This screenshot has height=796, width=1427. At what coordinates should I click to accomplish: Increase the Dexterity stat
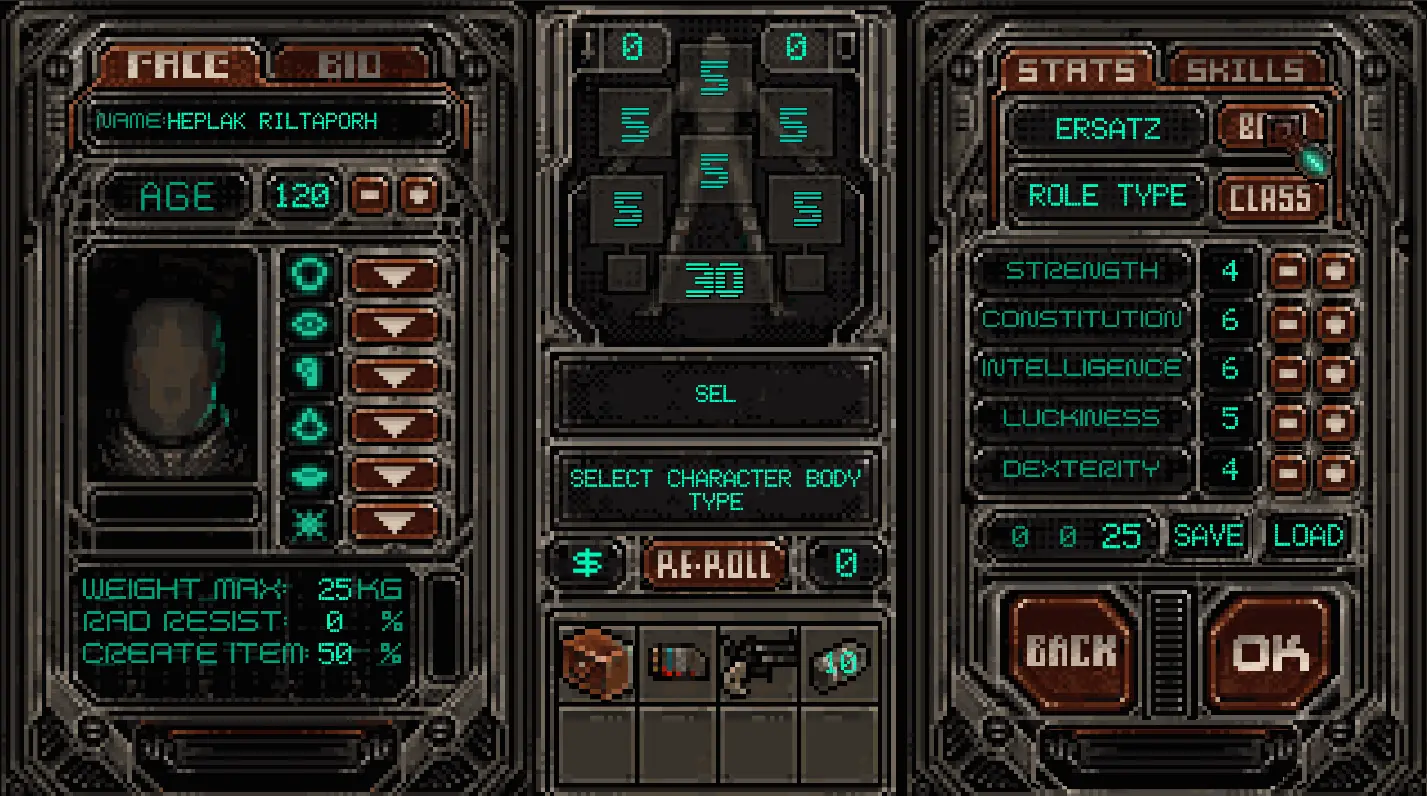(x=1336, y=471)
